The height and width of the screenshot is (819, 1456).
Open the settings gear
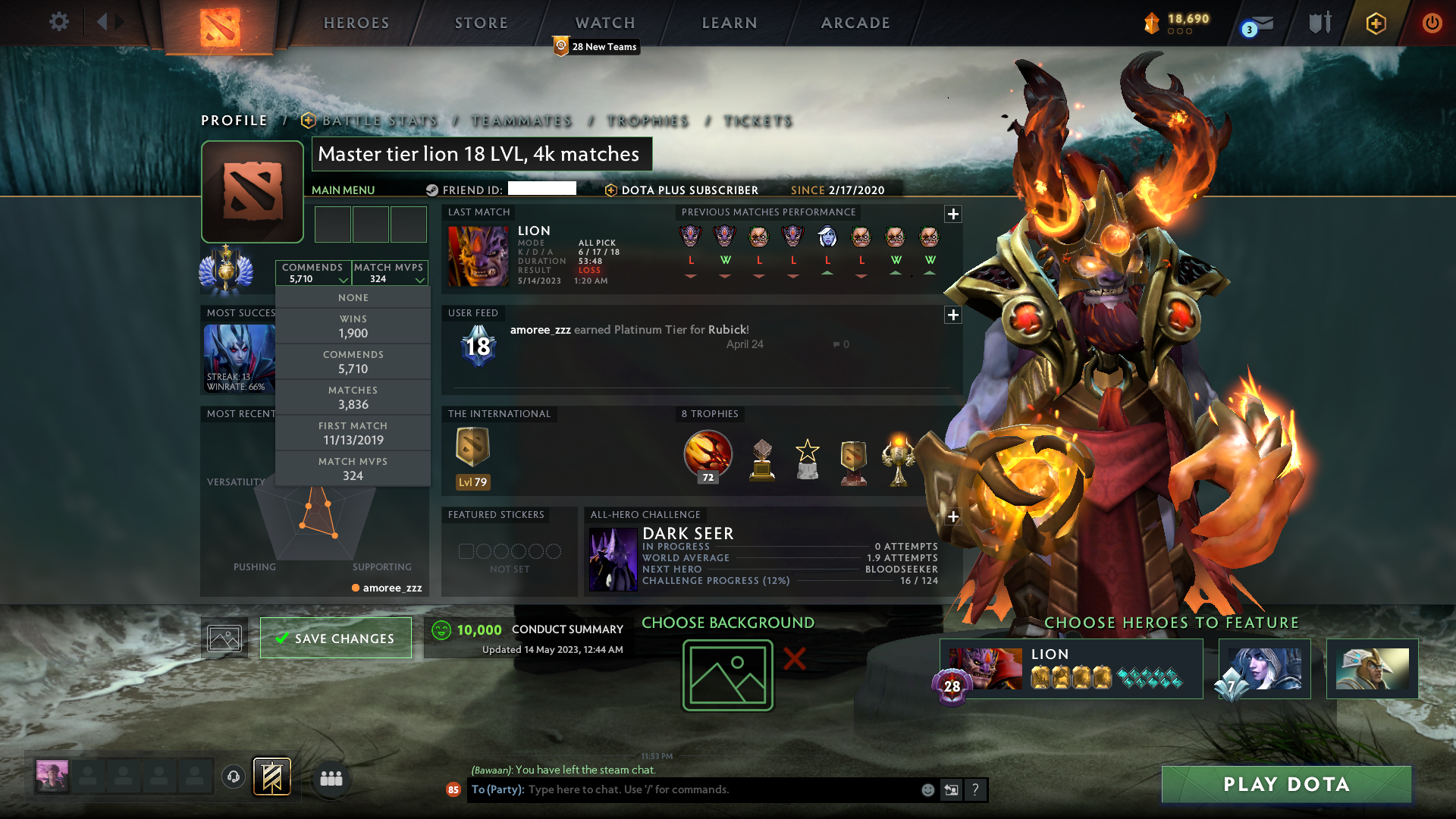59,22
